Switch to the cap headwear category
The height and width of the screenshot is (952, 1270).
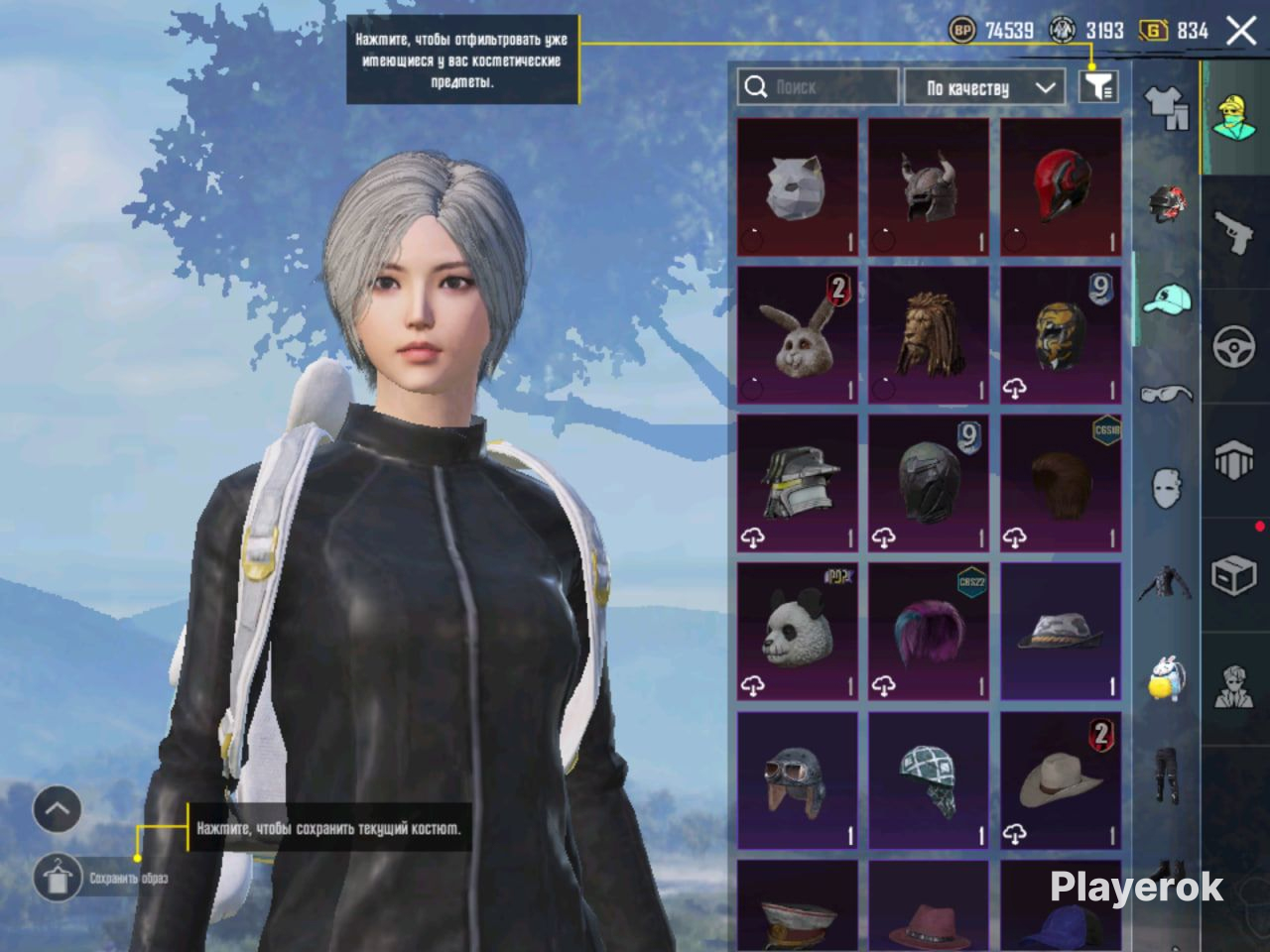coord(1167,297)
